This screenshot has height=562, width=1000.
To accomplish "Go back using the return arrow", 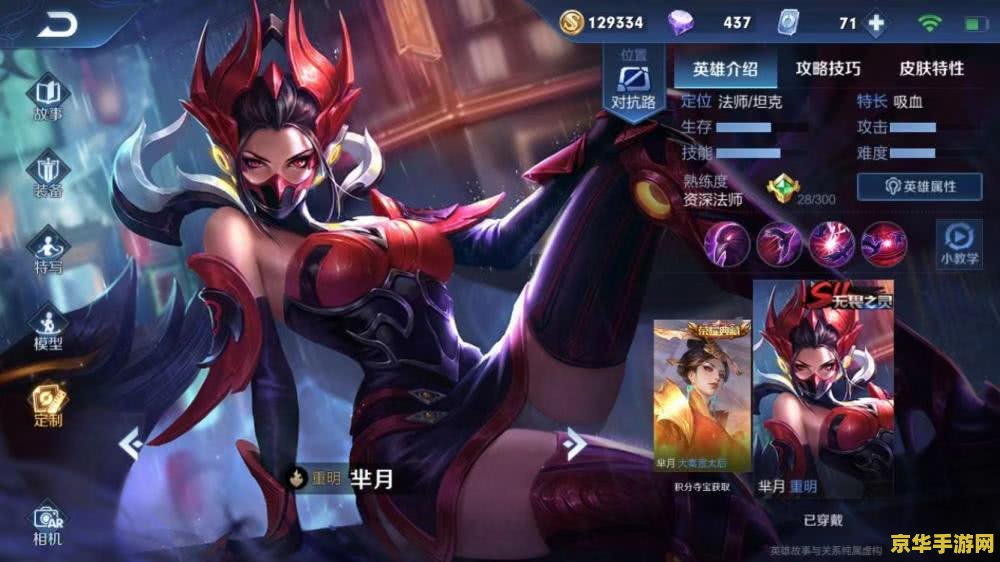I will [59, 23].
